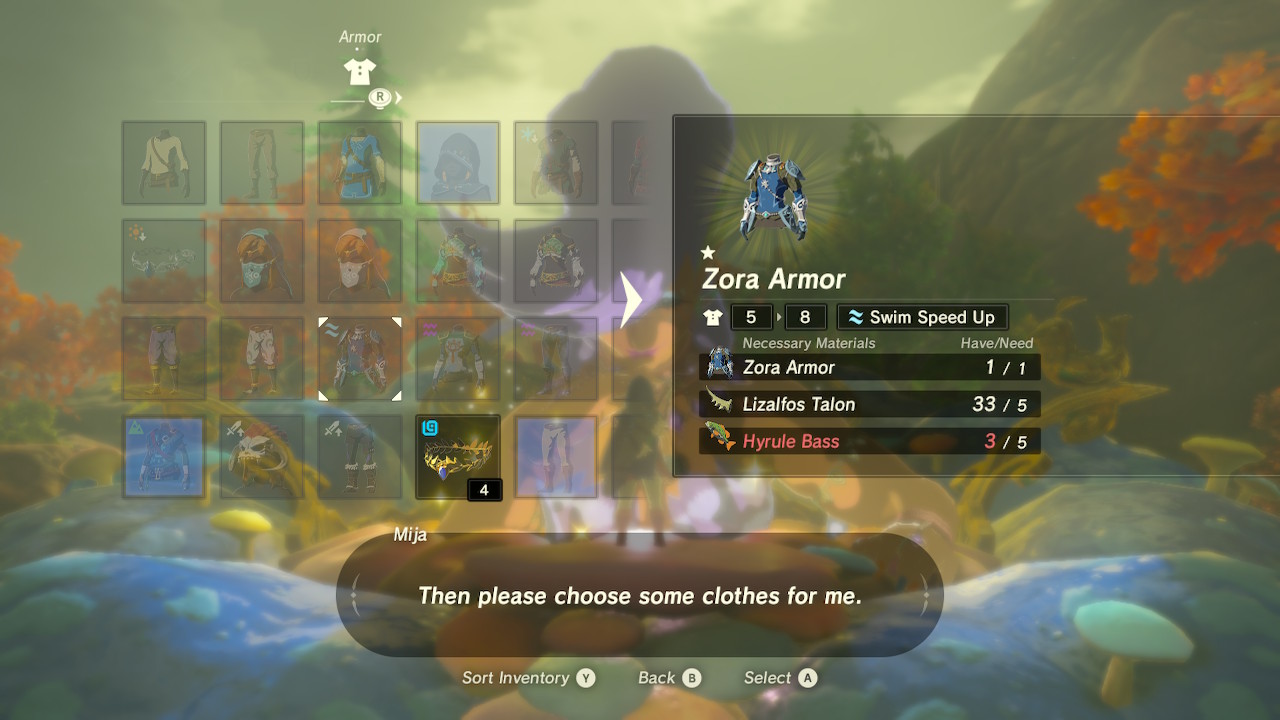Viewport: 1280px width, 720px height.
Task: Select the Old Shirt armor slot
Action: 164,163
